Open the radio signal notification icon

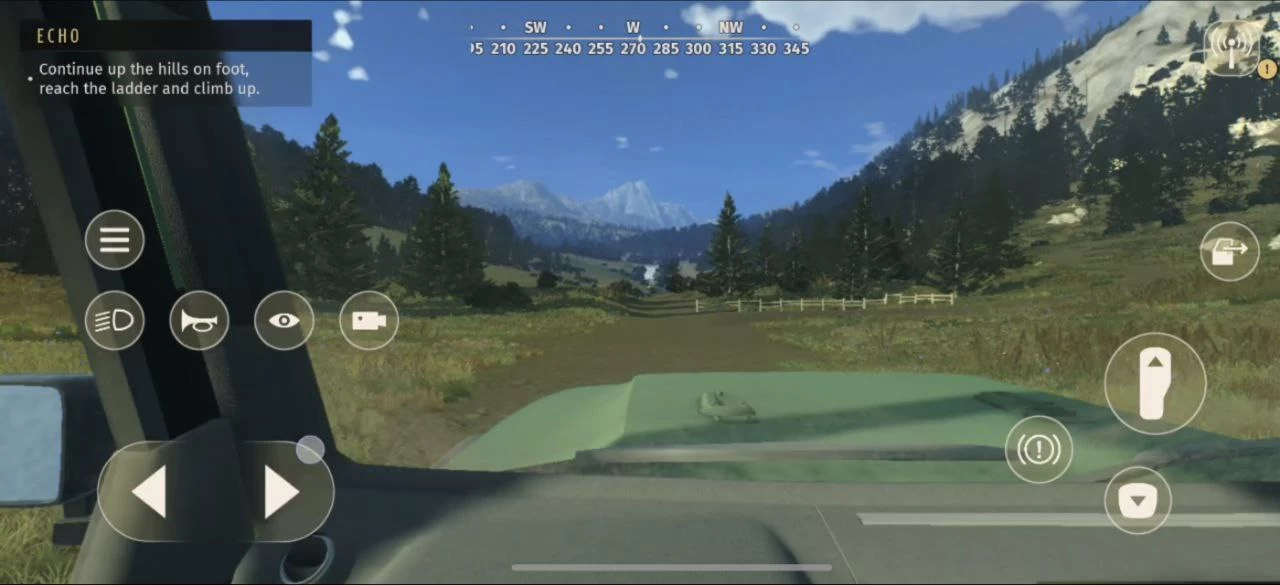[1232, 47]
